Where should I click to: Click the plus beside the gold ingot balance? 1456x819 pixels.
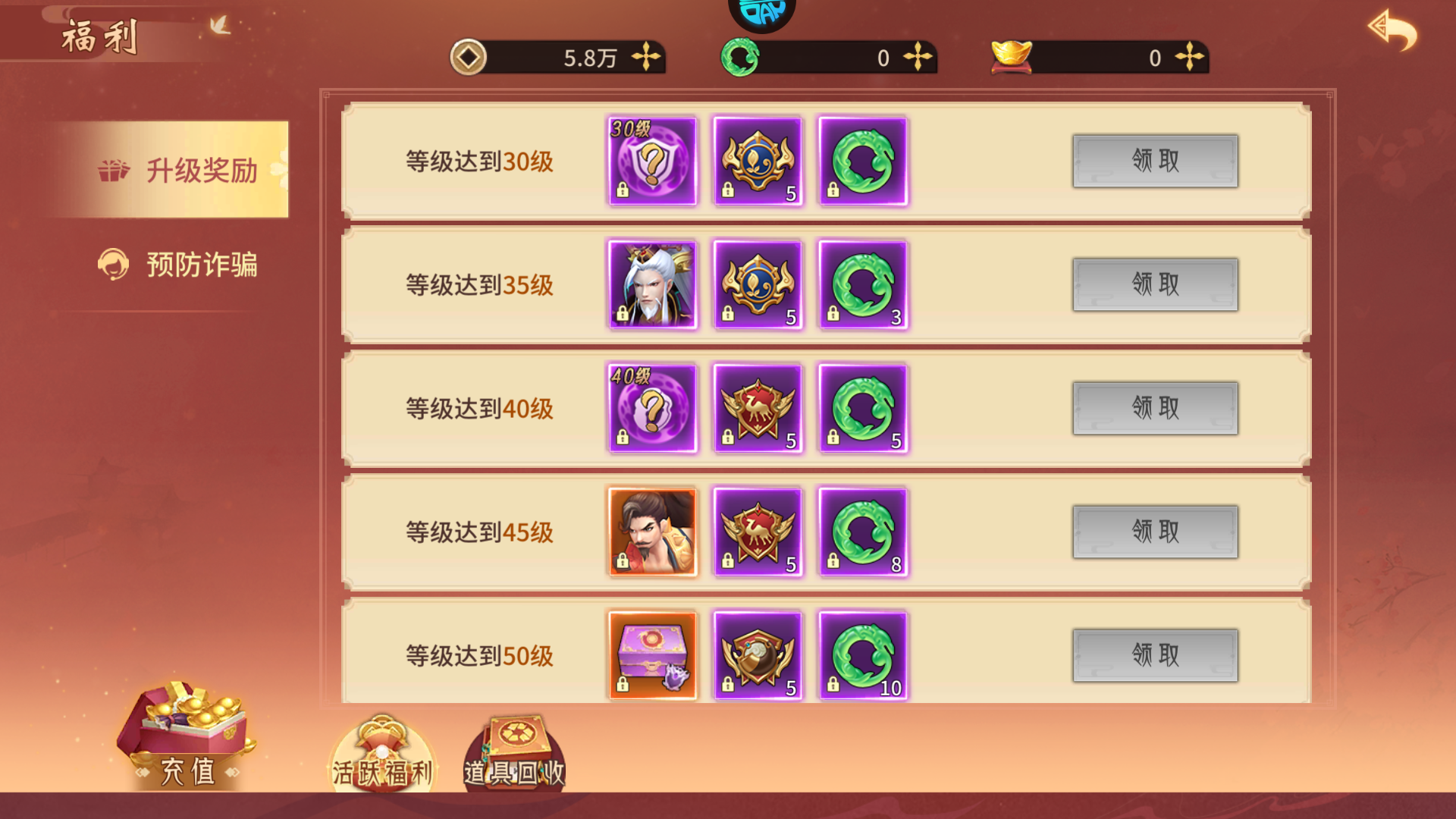pos(1192,58)
